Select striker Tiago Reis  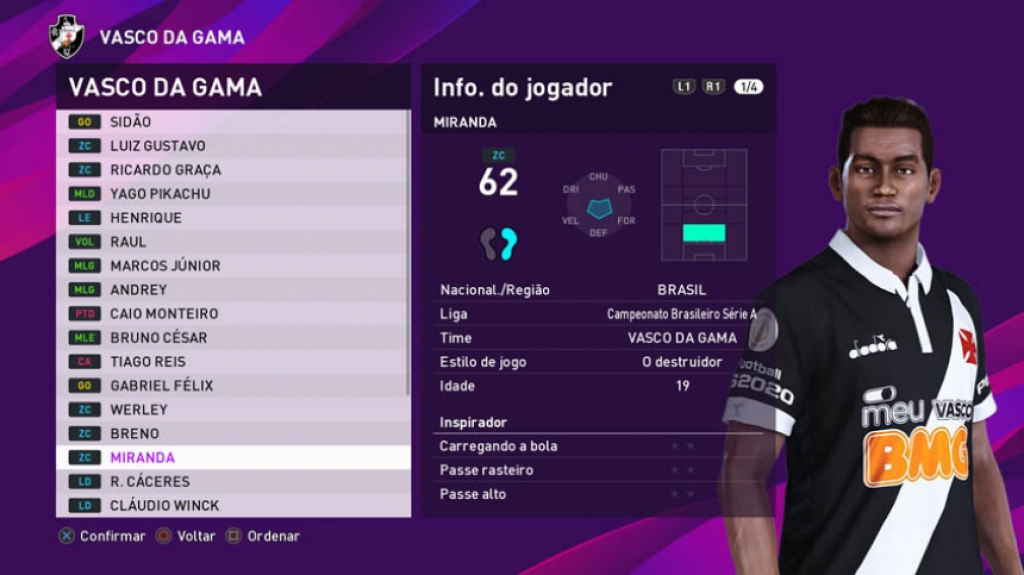(x=232, y=362)
